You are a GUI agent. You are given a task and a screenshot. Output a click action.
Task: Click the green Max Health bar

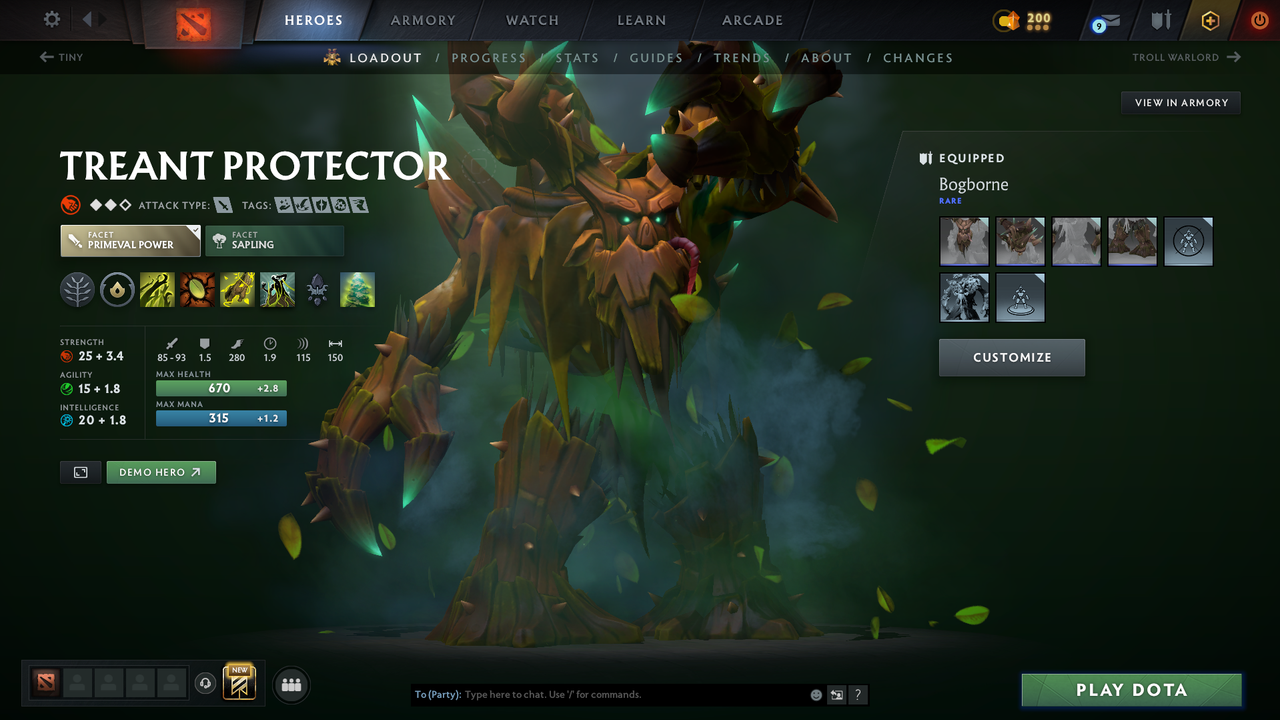click(x=220, y=388)
